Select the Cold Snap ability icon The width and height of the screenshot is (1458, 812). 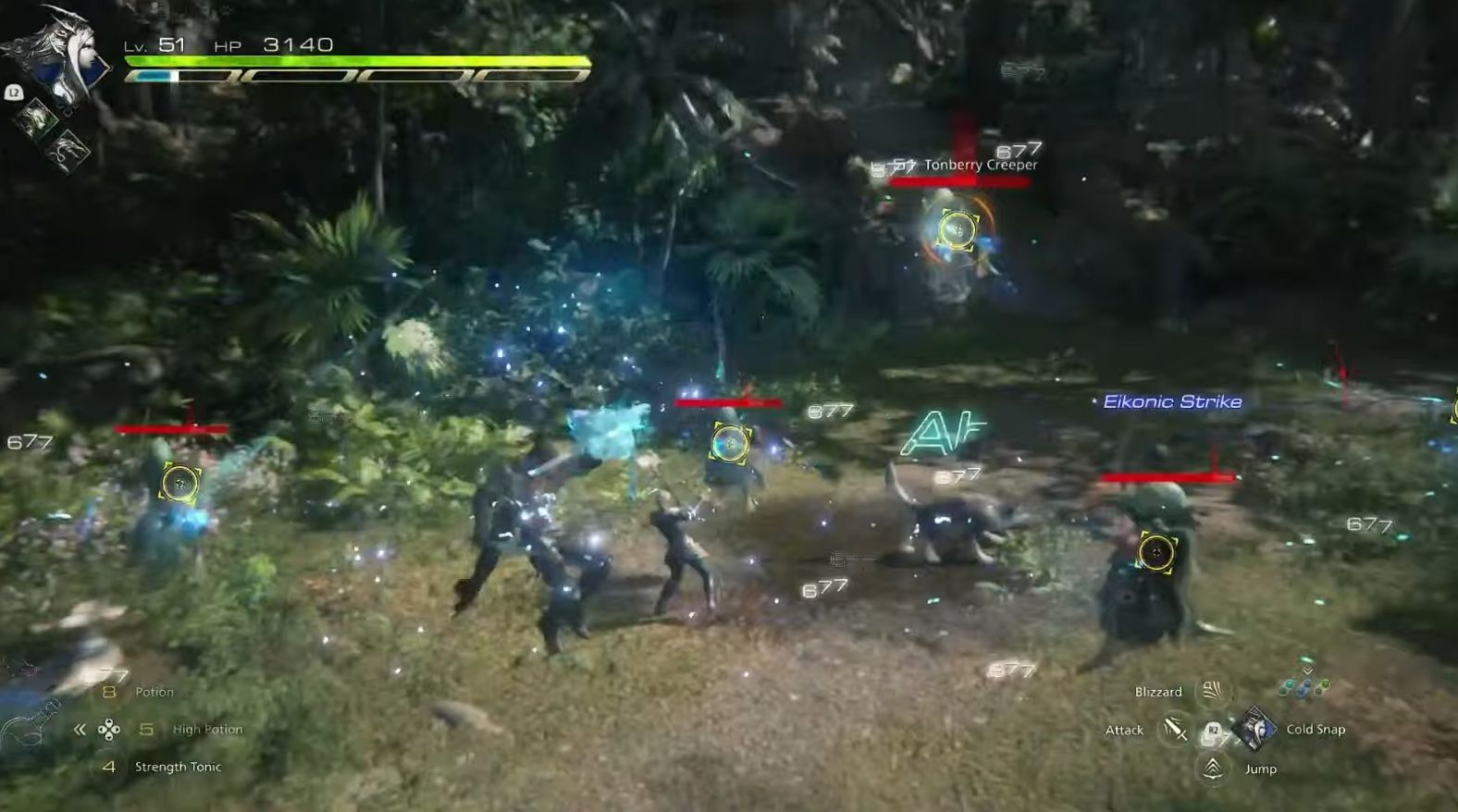click(x=1254, y=729)
